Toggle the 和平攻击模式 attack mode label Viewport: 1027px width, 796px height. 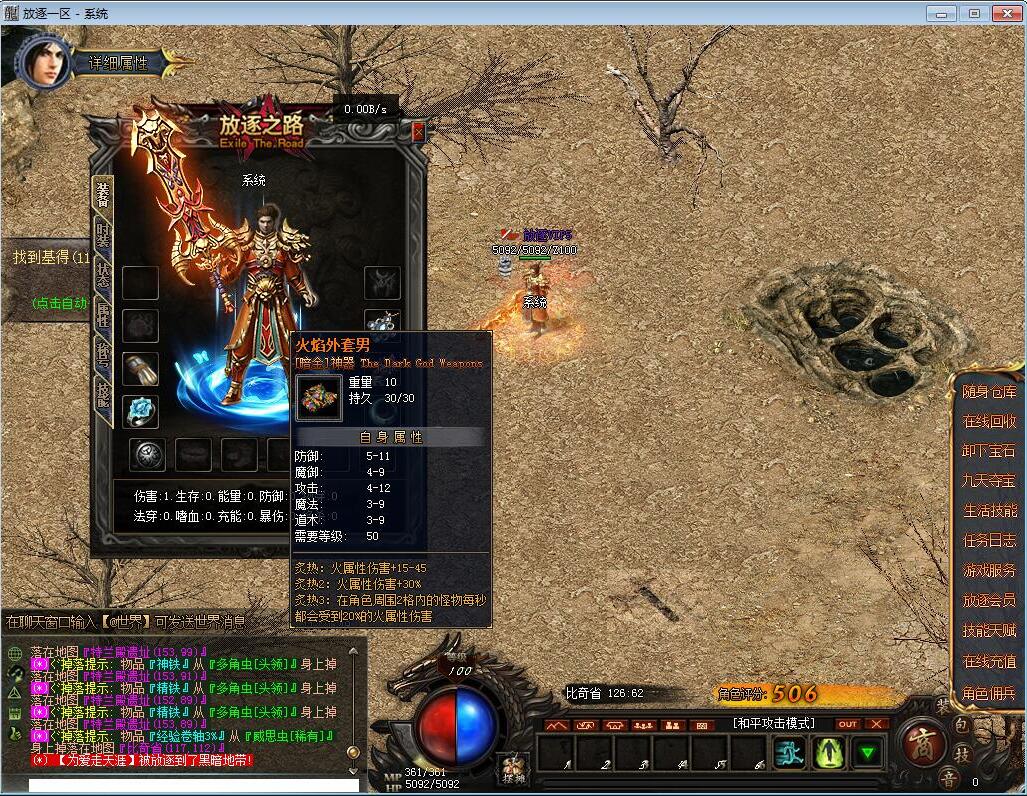(x=773, y=723)
